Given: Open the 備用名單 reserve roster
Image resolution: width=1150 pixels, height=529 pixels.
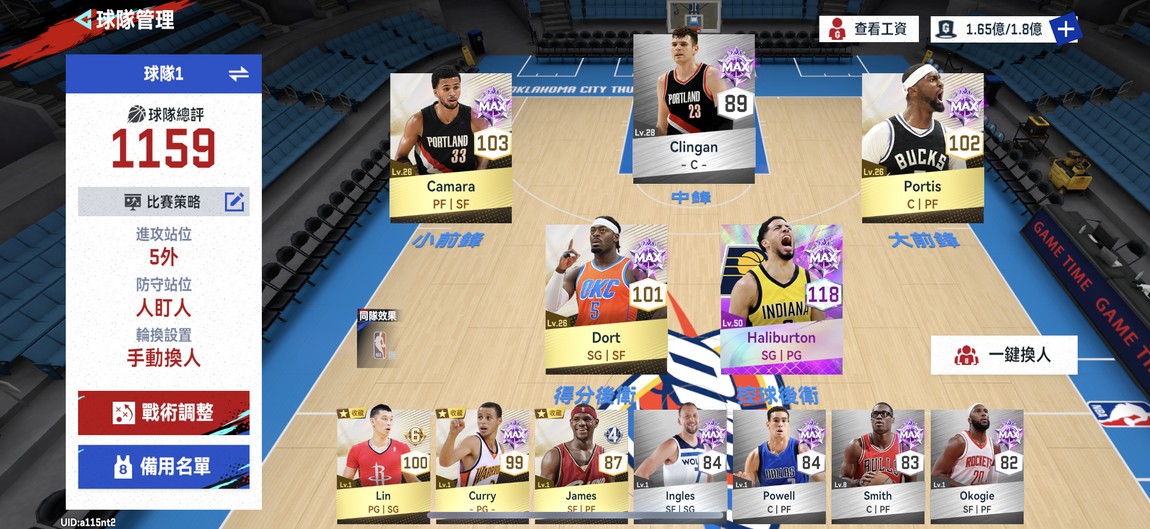Looking at the screenshot, I should click(x=164, y=466).
